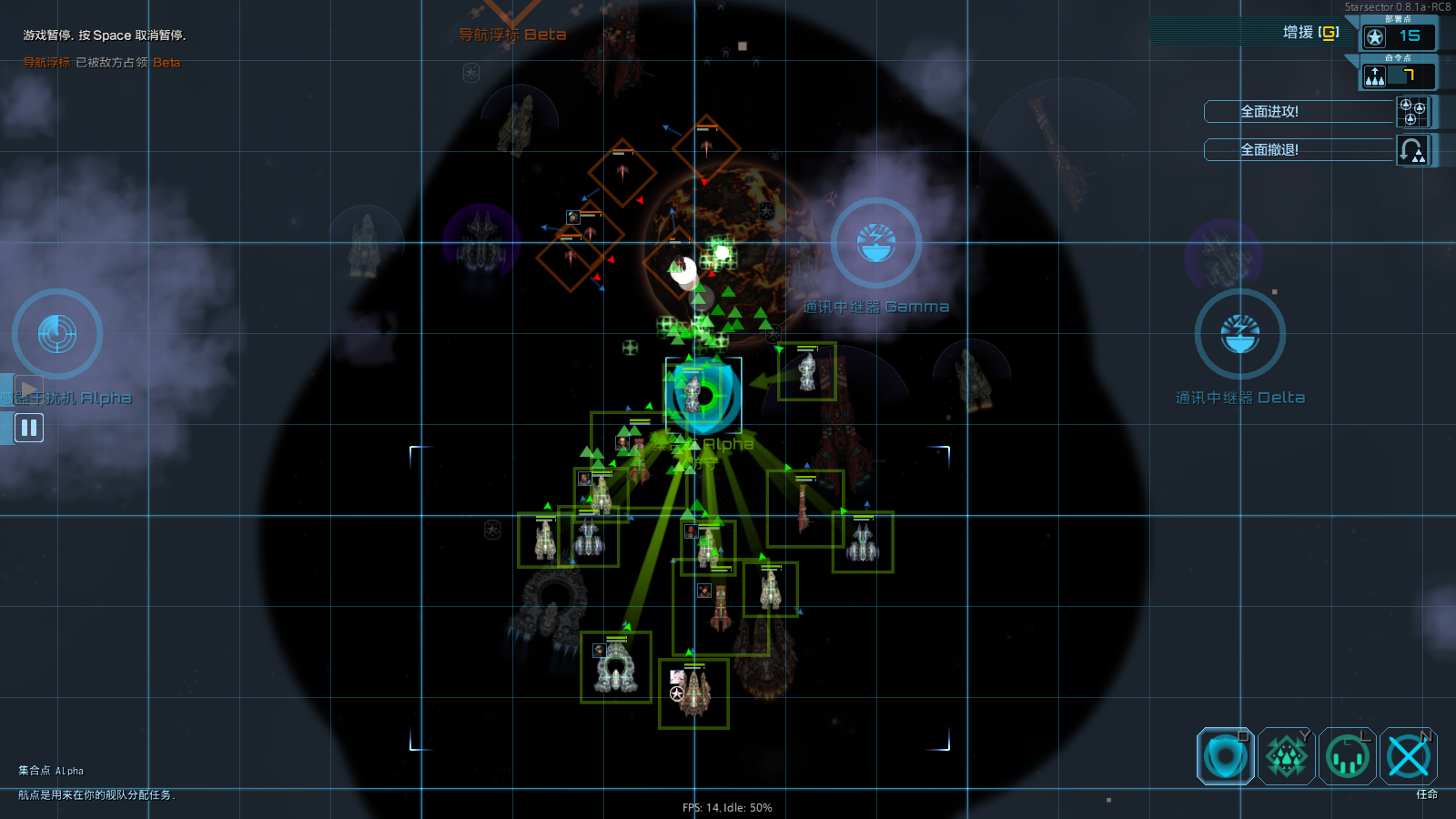Select the Avoid order icon labeled N
1456x819 pixels.
(x=1410, y=755)
